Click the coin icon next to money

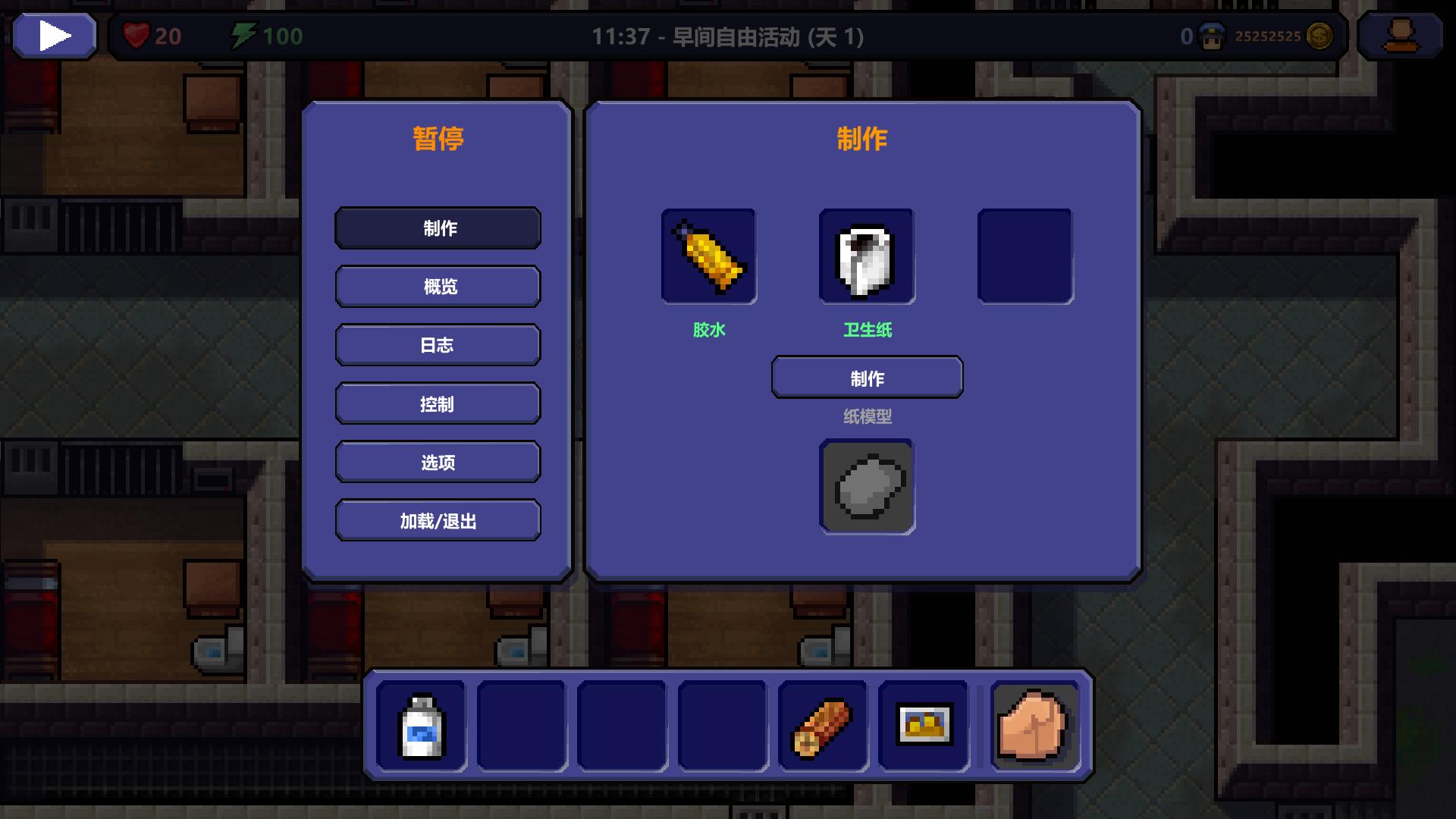click(1321, 35)
